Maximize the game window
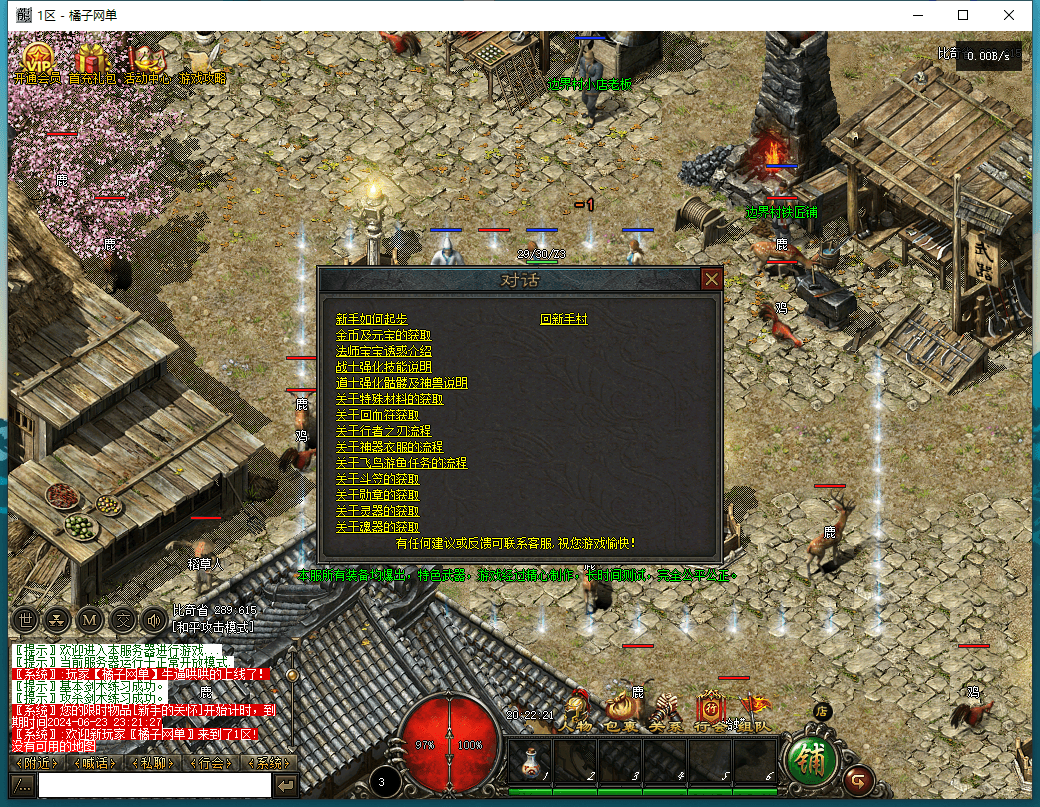This screenshot has height=807, width=1040. (x=963, y=15)
